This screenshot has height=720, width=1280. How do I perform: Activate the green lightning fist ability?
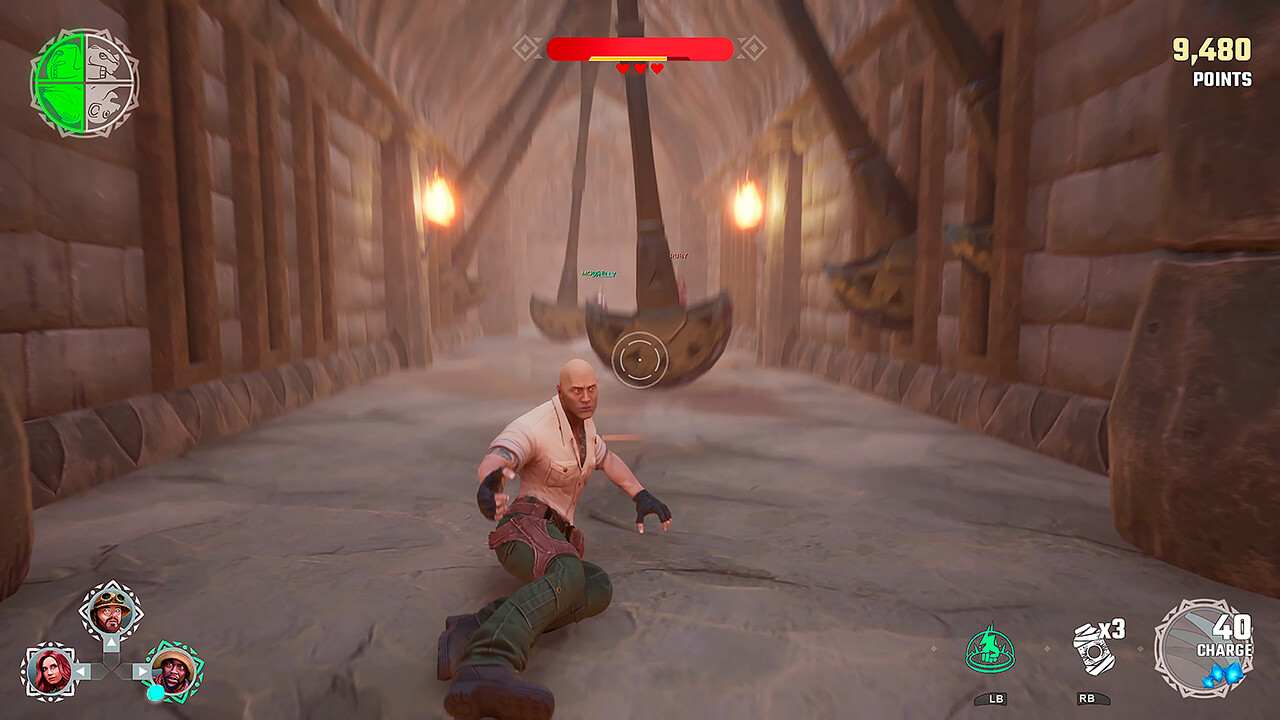click(990, 648)
